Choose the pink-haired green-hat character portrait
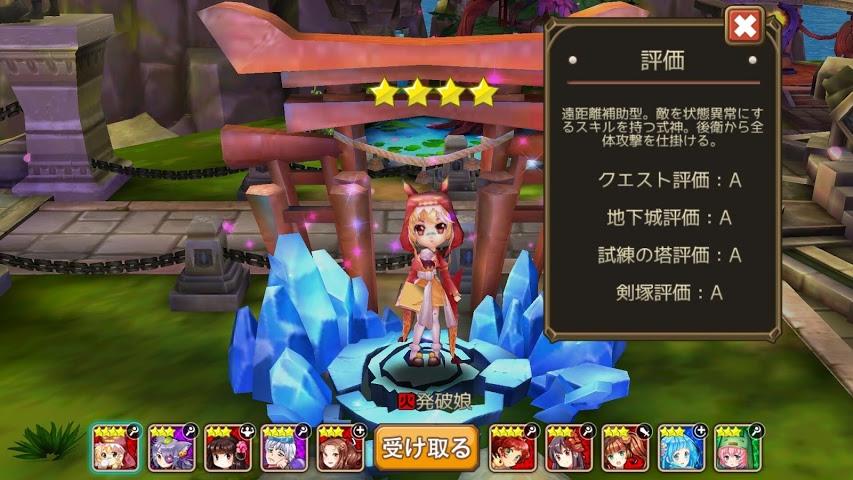The image size is (853, 480). [x=739, y=448]
